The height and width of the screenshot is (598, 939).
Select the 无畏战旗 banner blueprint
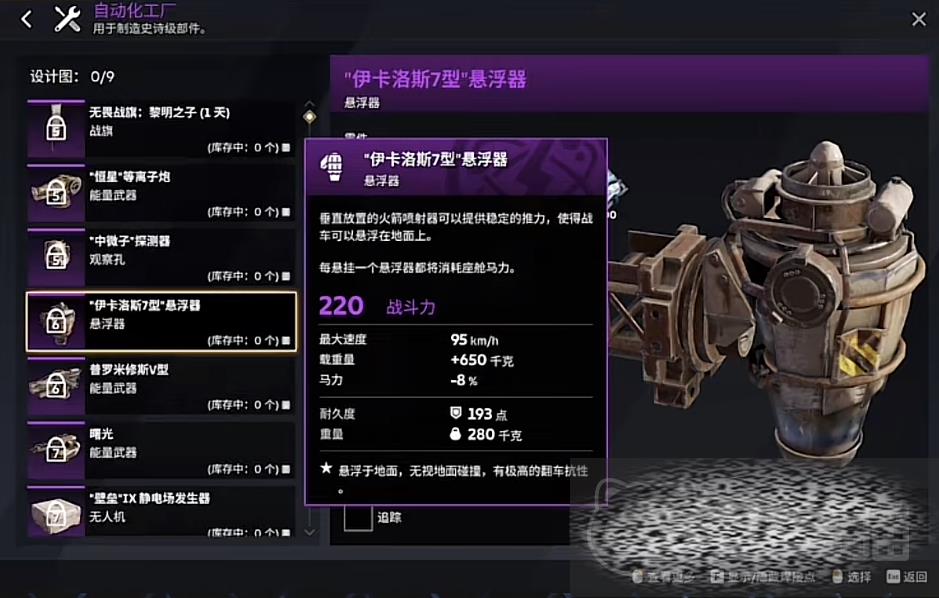tap(160, 128)
